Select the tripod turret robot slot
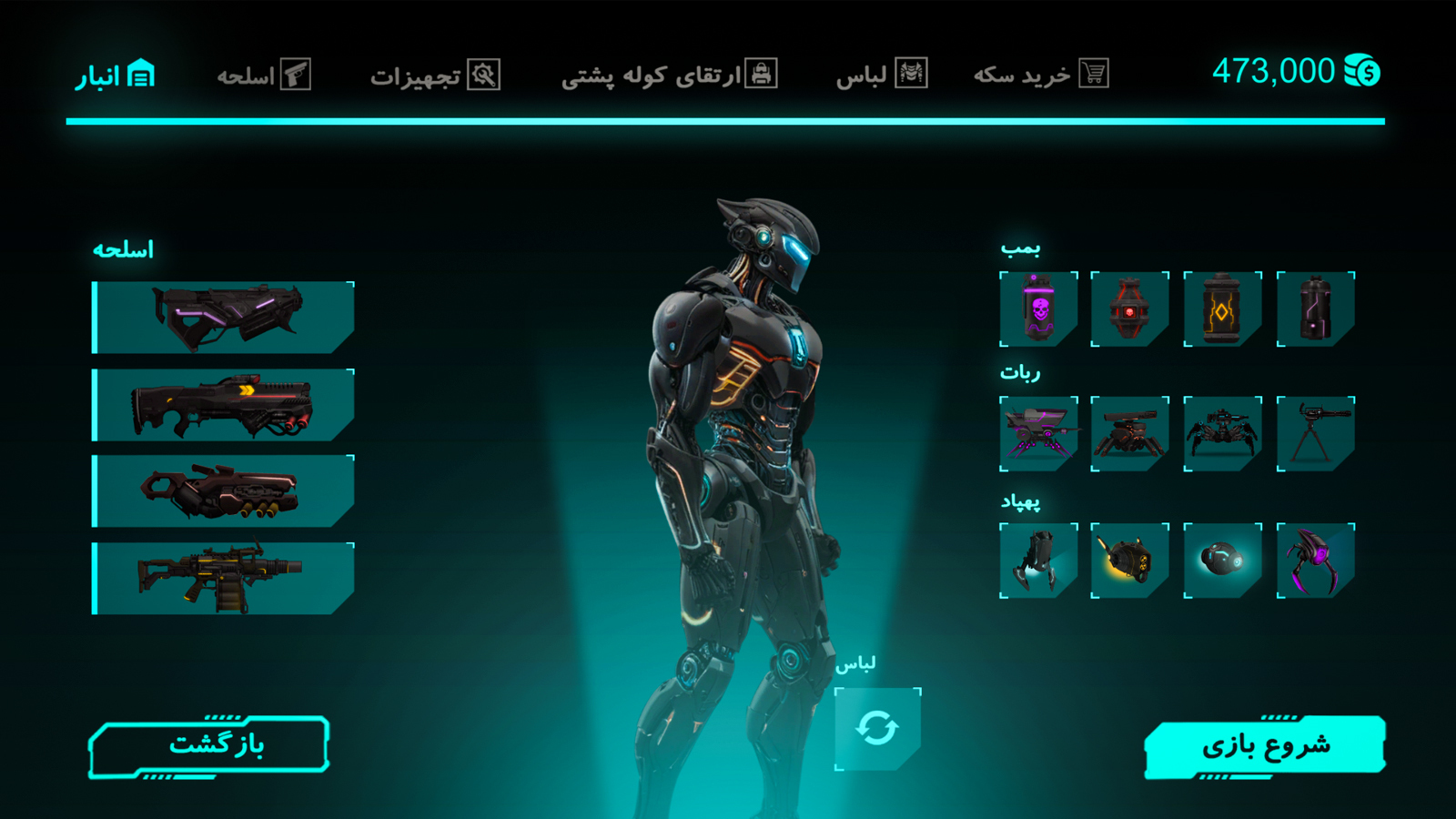This screenshot has height=819, width=1456. (x=1315, y=434)
